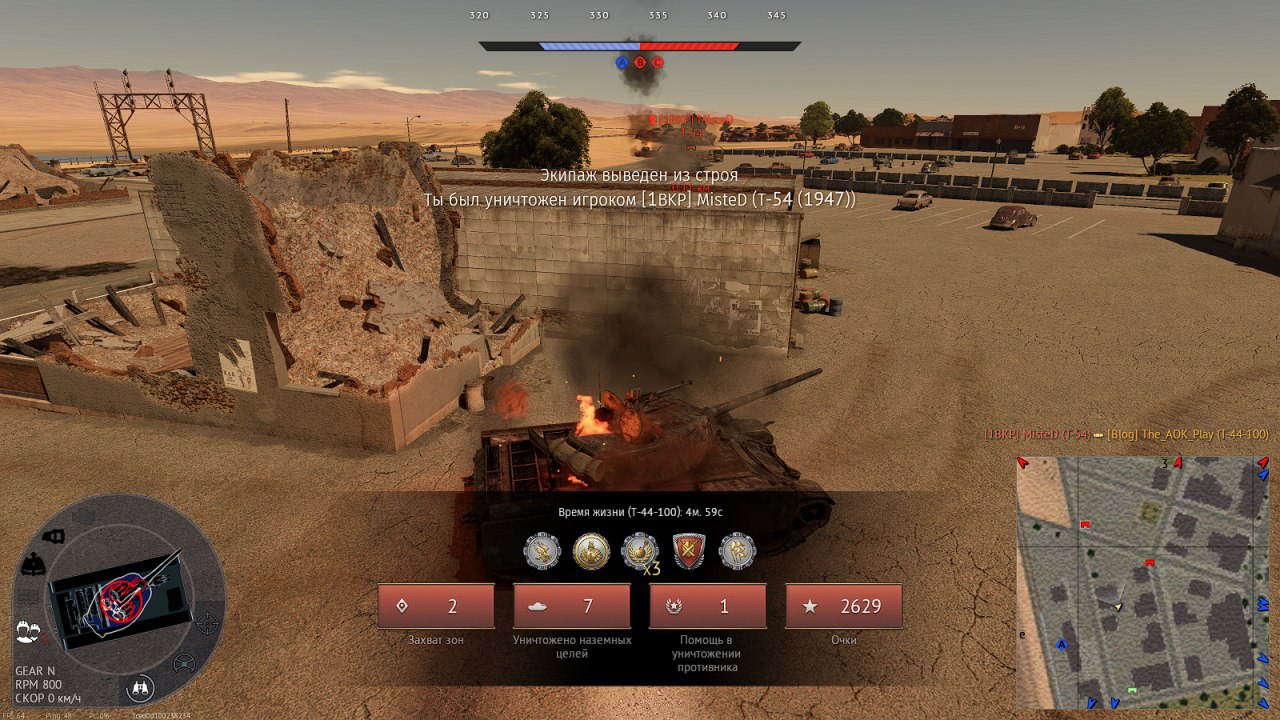
Task: Click the golden eagle award medal
Action: 543,550
